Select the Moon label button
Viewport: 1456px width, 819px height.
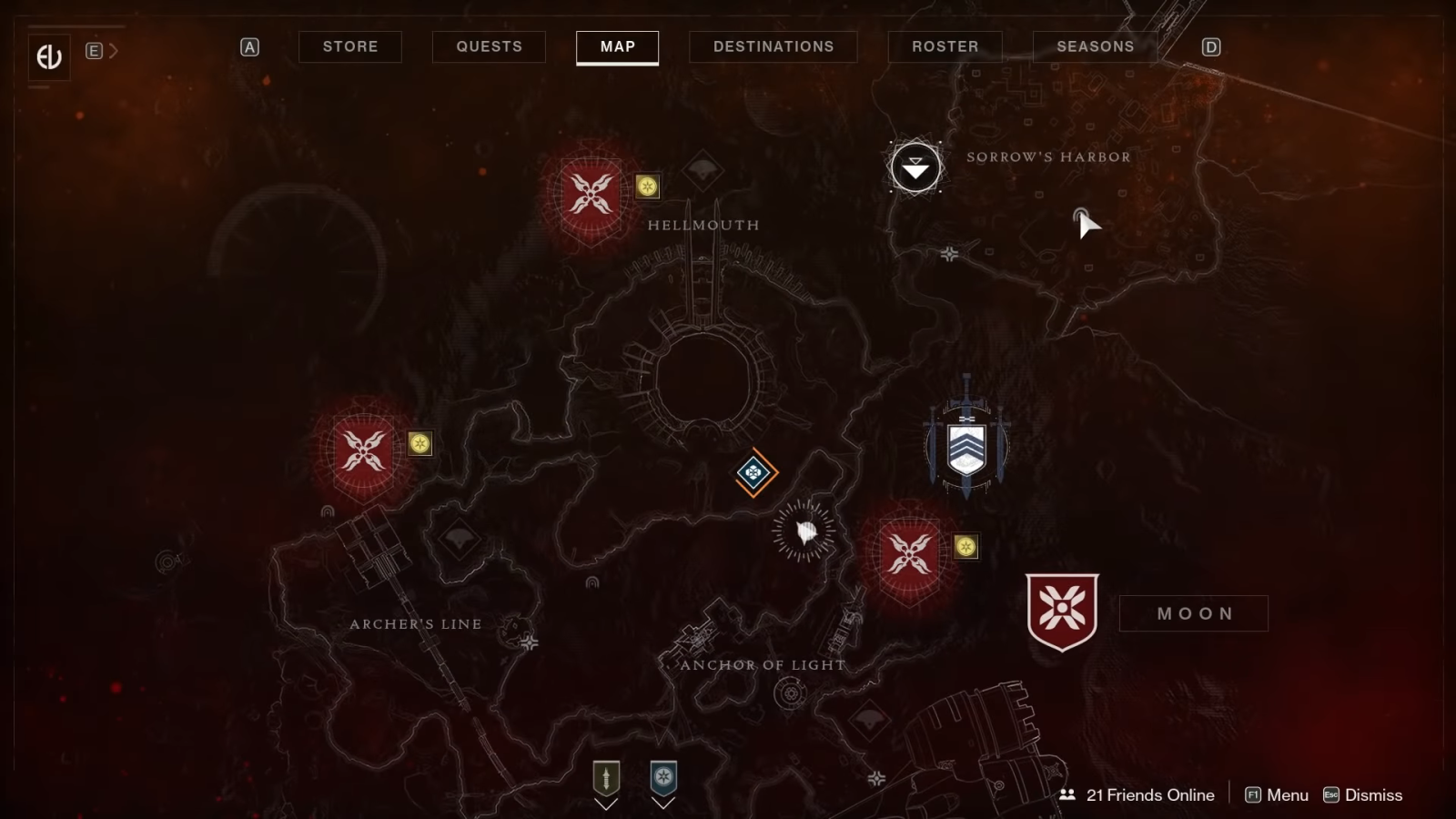click(x=1193, y=613)
